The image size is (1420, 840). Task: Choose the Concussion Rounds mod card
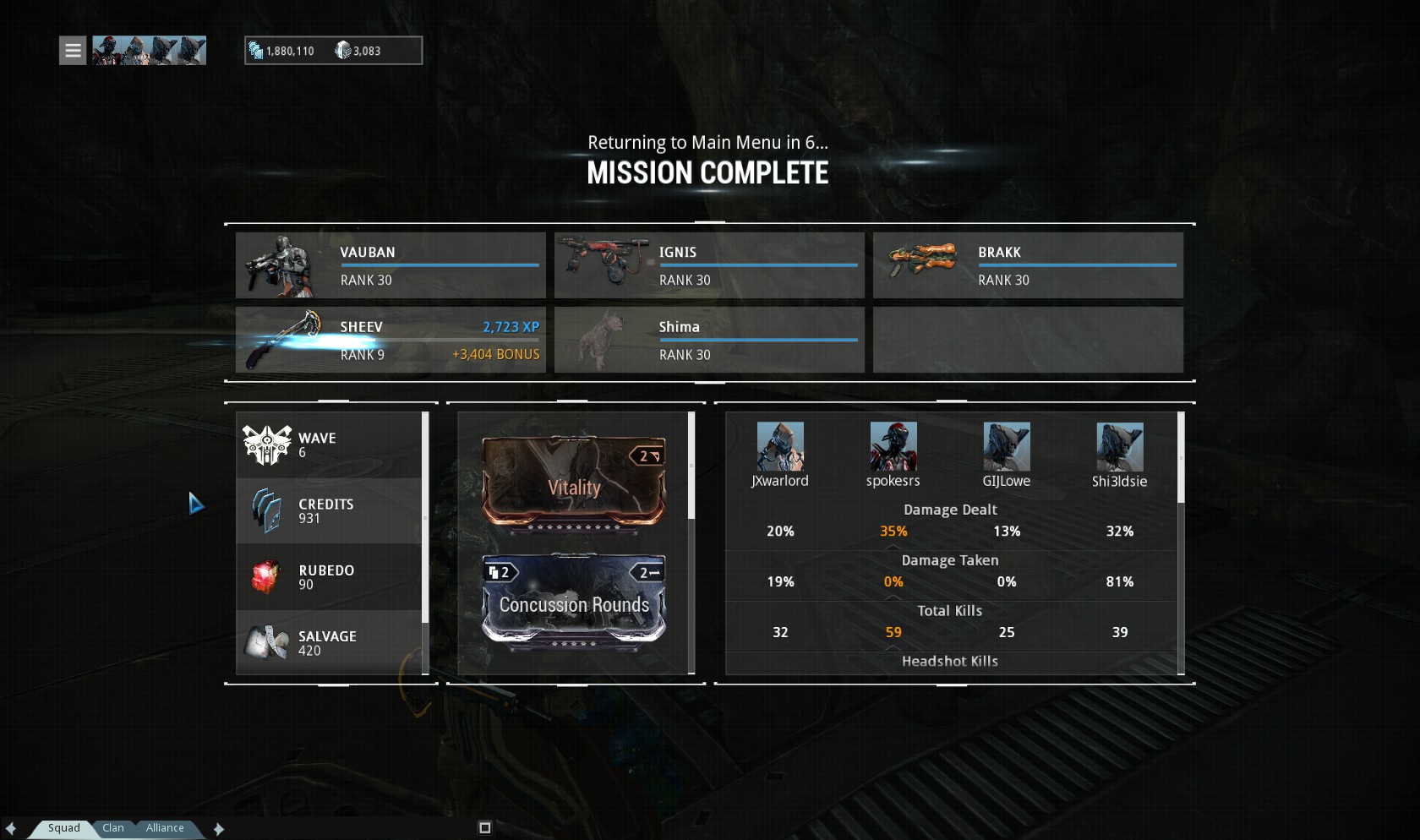pyautogui.click(x=574, y=599)
